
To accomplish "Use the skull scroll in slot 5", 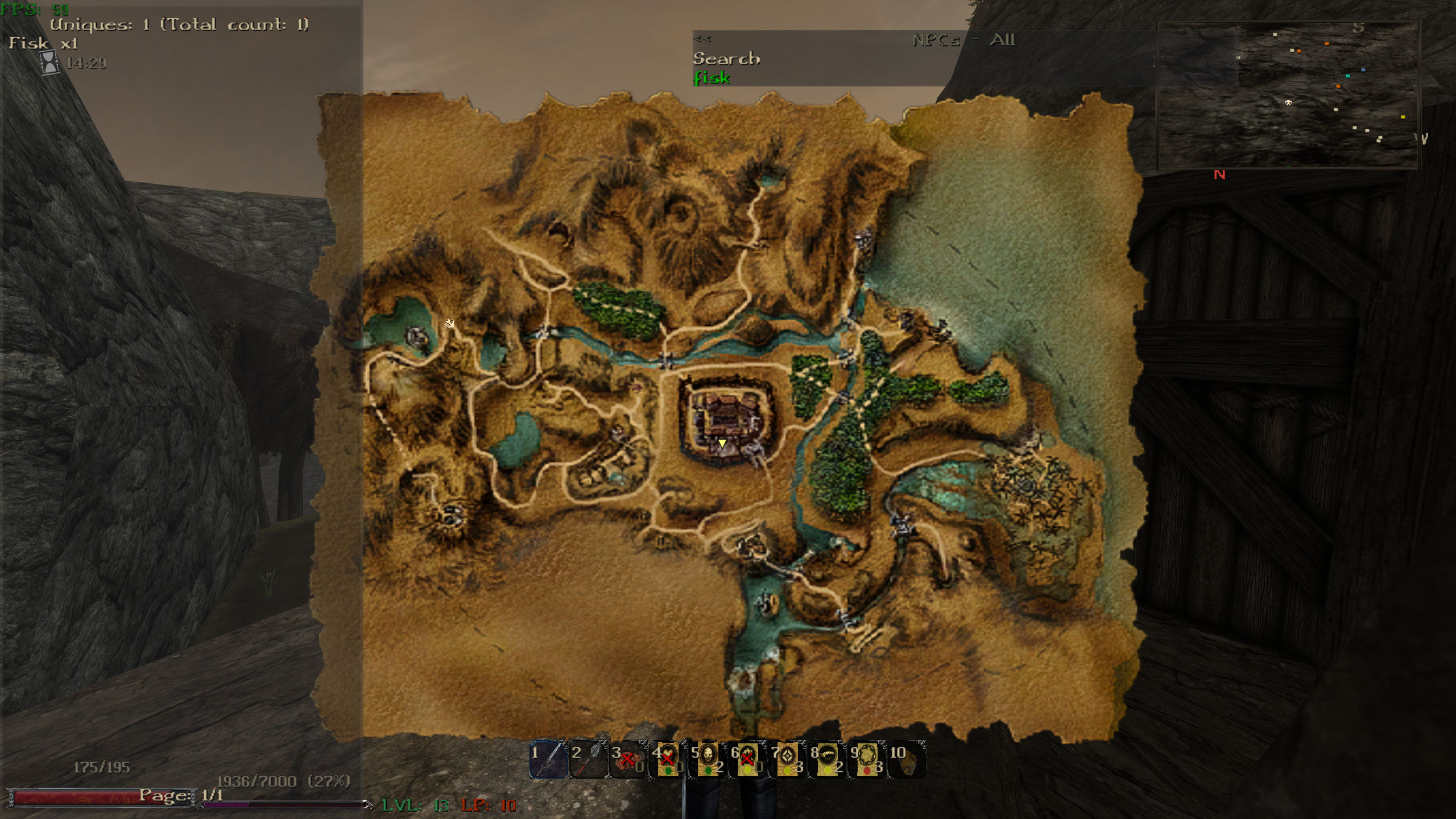I will coord(708,760).
